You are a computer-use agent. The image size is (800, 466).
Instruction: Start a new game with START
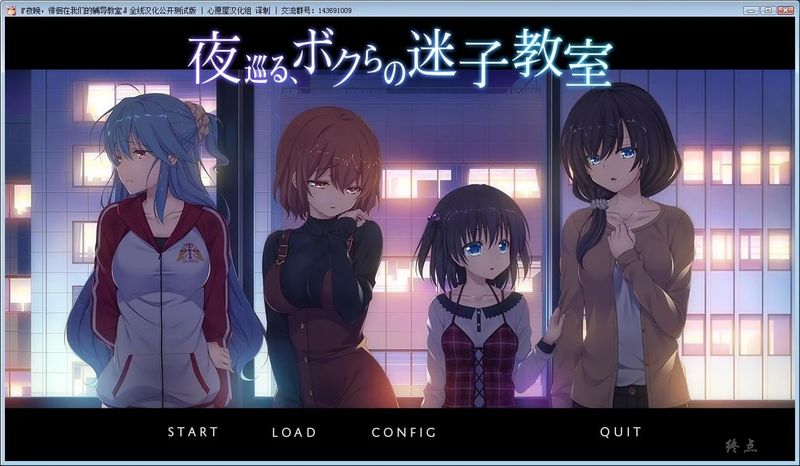[x=192, y=432]
